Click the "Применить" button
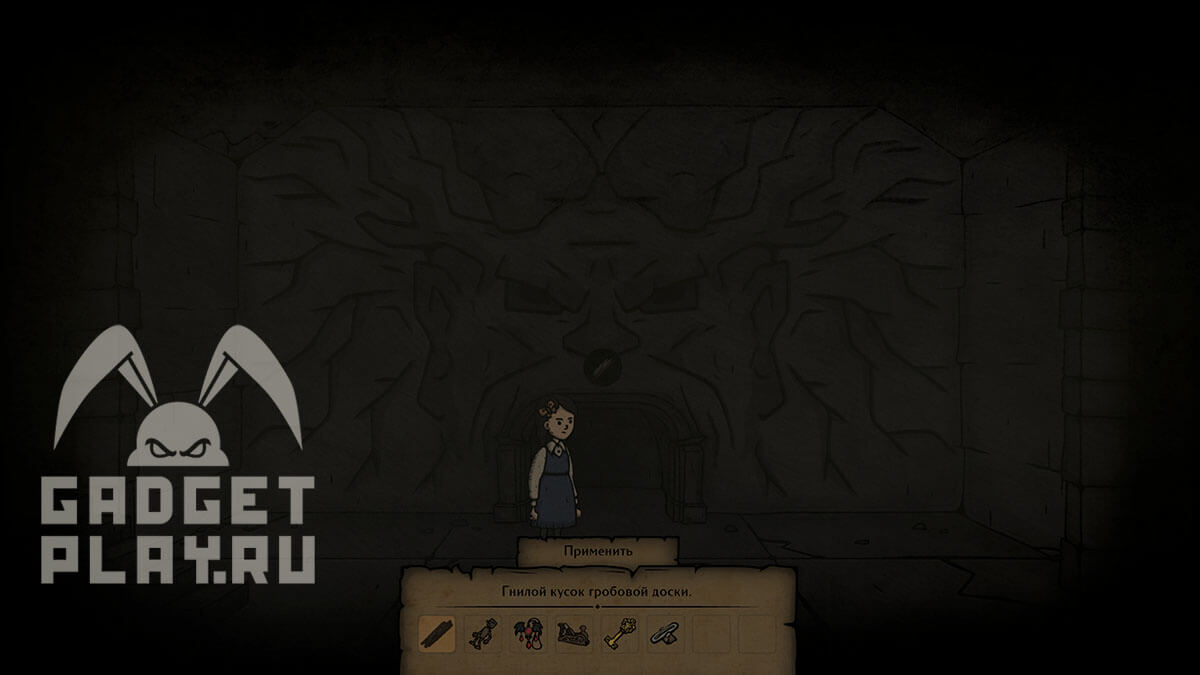The width and height of the screenshot is (1200, 675). pos(598,551)
